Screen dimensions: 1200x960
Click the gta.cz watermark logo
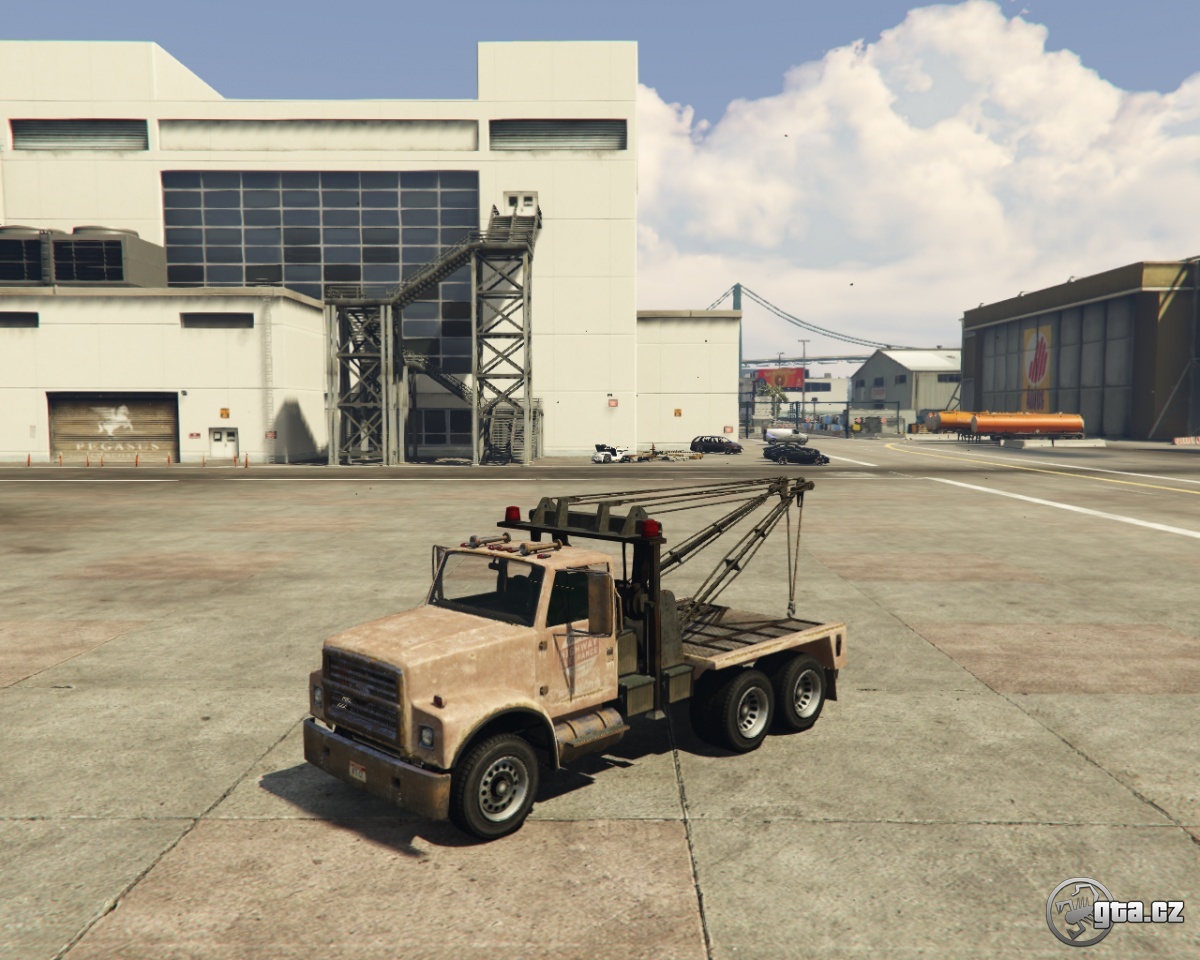coord(1113,911)
